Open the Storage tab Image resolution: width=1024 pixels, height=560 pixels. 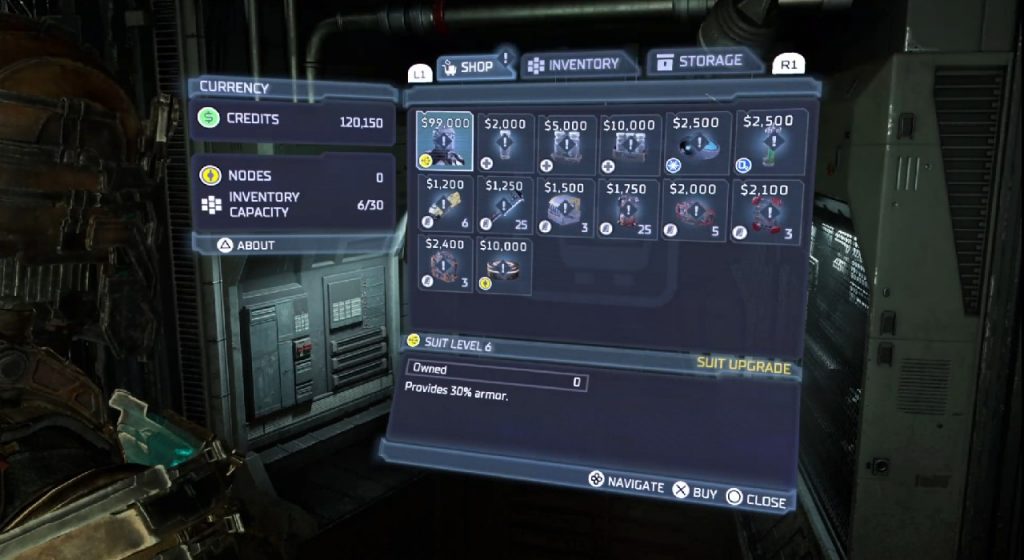tap(702, 62)
